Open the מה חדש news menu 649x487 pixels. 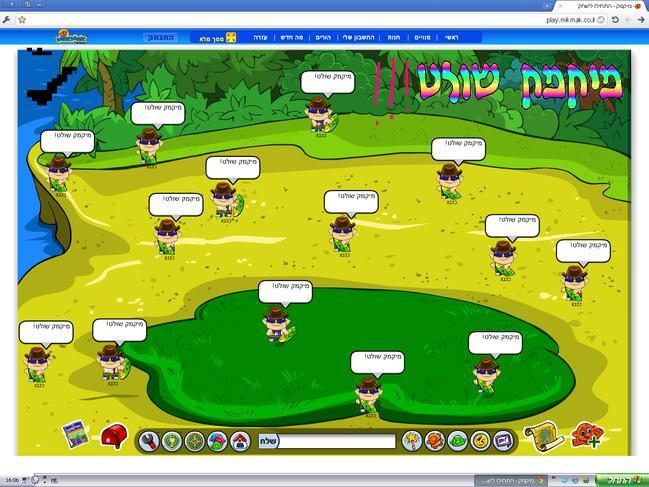pos(291,37)
